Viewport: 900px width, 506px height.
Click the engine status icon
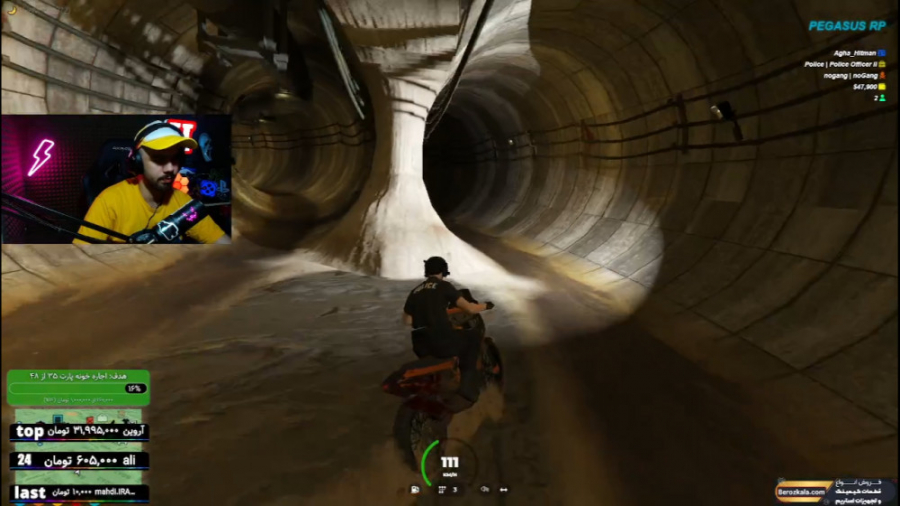(x=484, y=490)
